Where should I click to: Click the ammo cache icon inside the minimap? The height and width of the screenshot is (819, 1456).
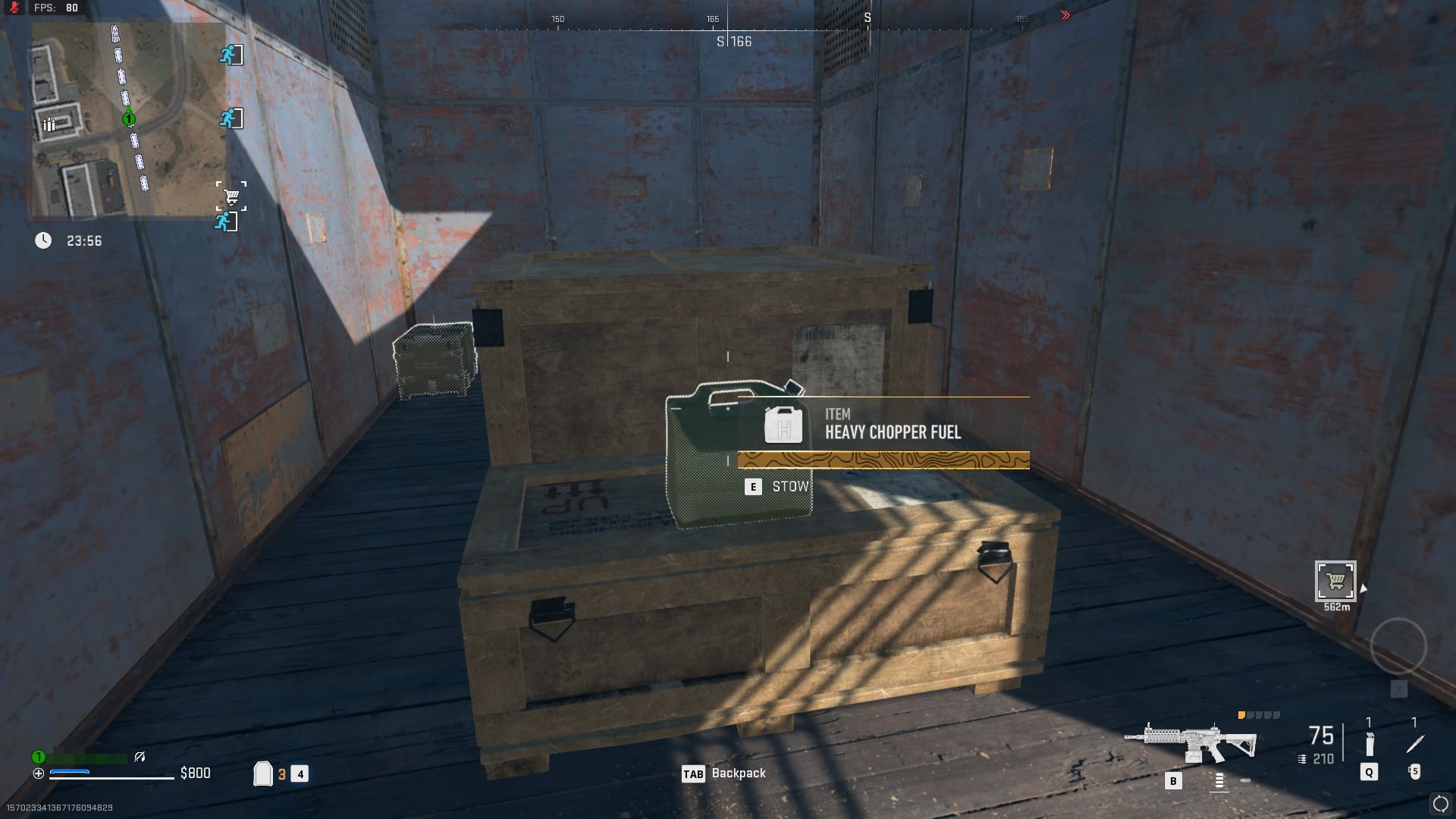pos(49,124)
